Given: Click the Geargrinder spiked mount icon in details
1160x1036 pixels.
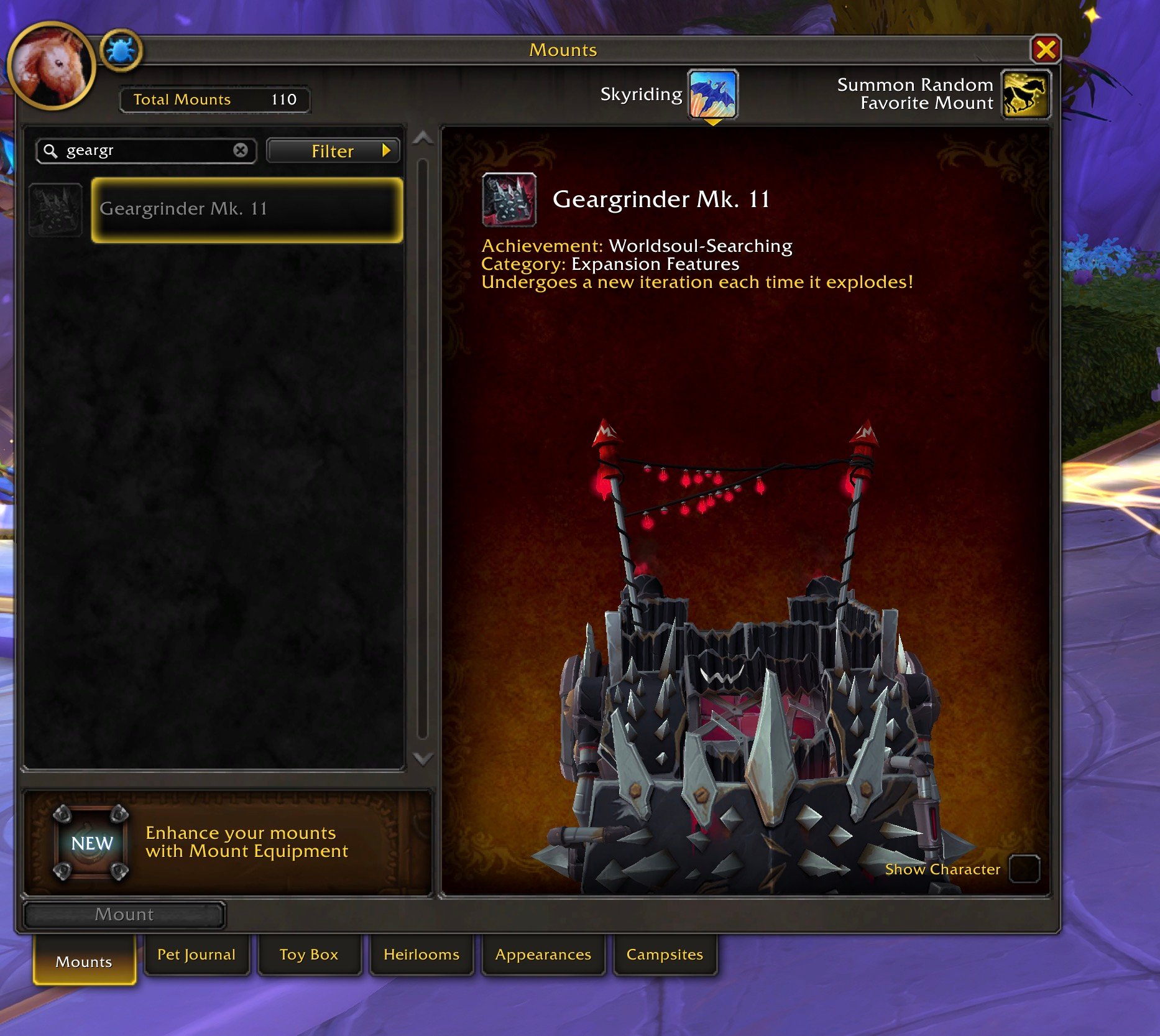Looking at the screenshot, I should 509,199.
